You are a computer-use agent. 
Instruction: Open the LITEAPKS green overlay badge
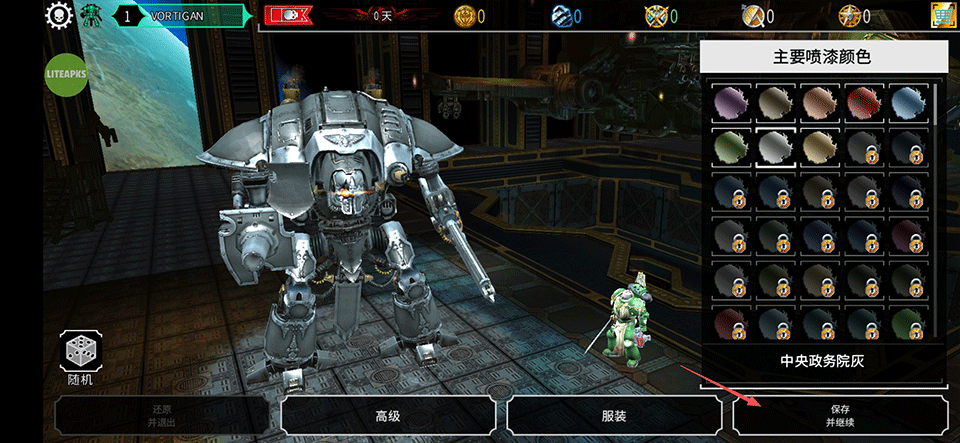tap(67, 73)
